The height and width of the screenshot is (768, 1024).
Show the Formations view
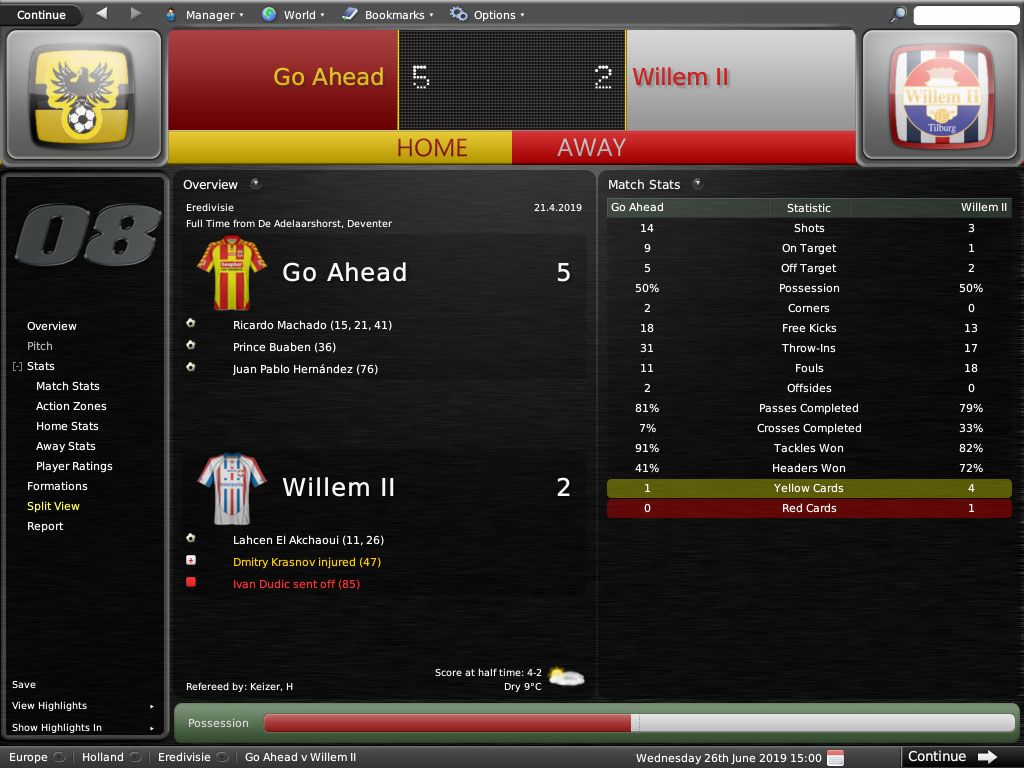57,486
